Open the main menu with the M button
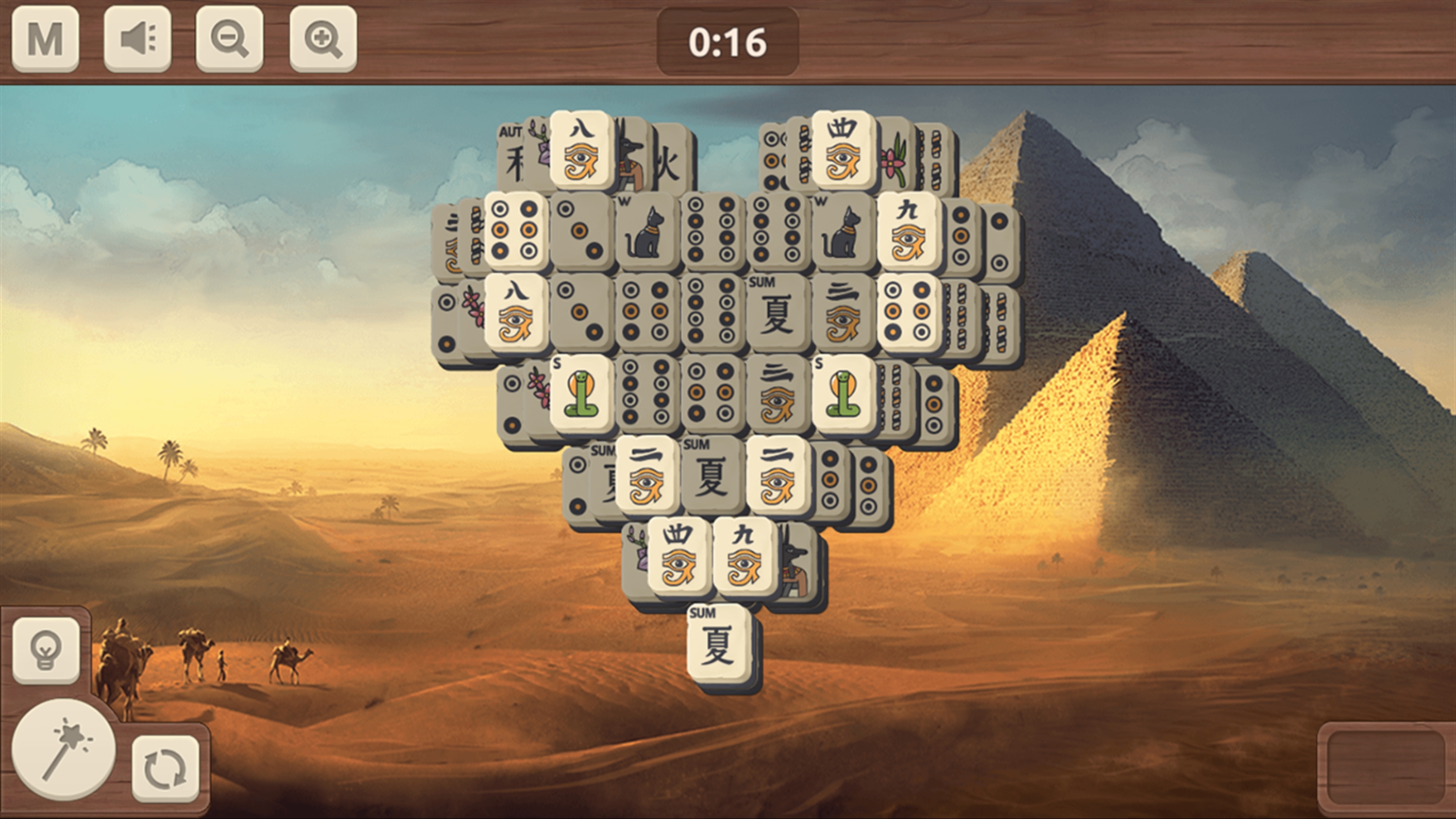 (45, 38)
